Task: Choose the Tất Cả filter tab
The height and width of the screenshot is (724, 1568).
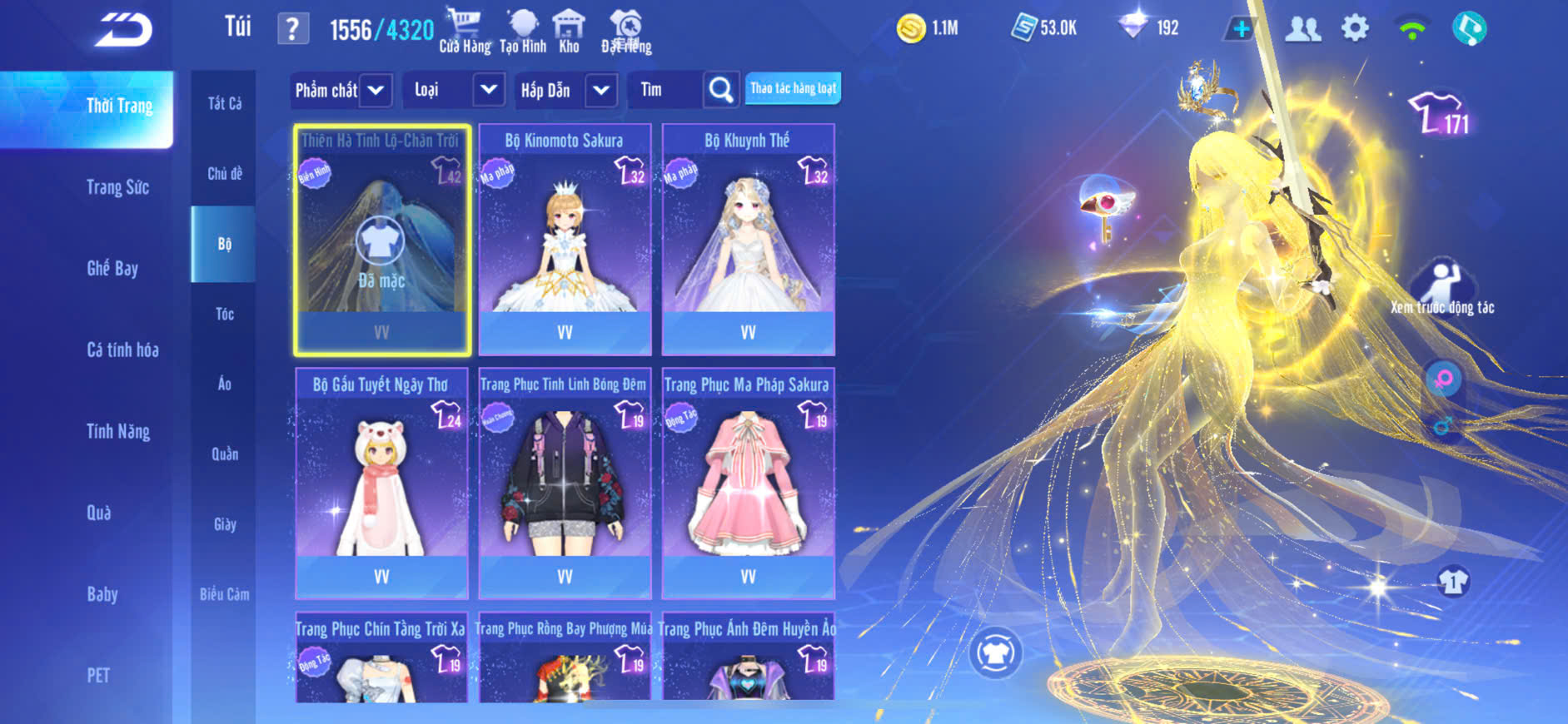Action: click(x=224, y=103)
